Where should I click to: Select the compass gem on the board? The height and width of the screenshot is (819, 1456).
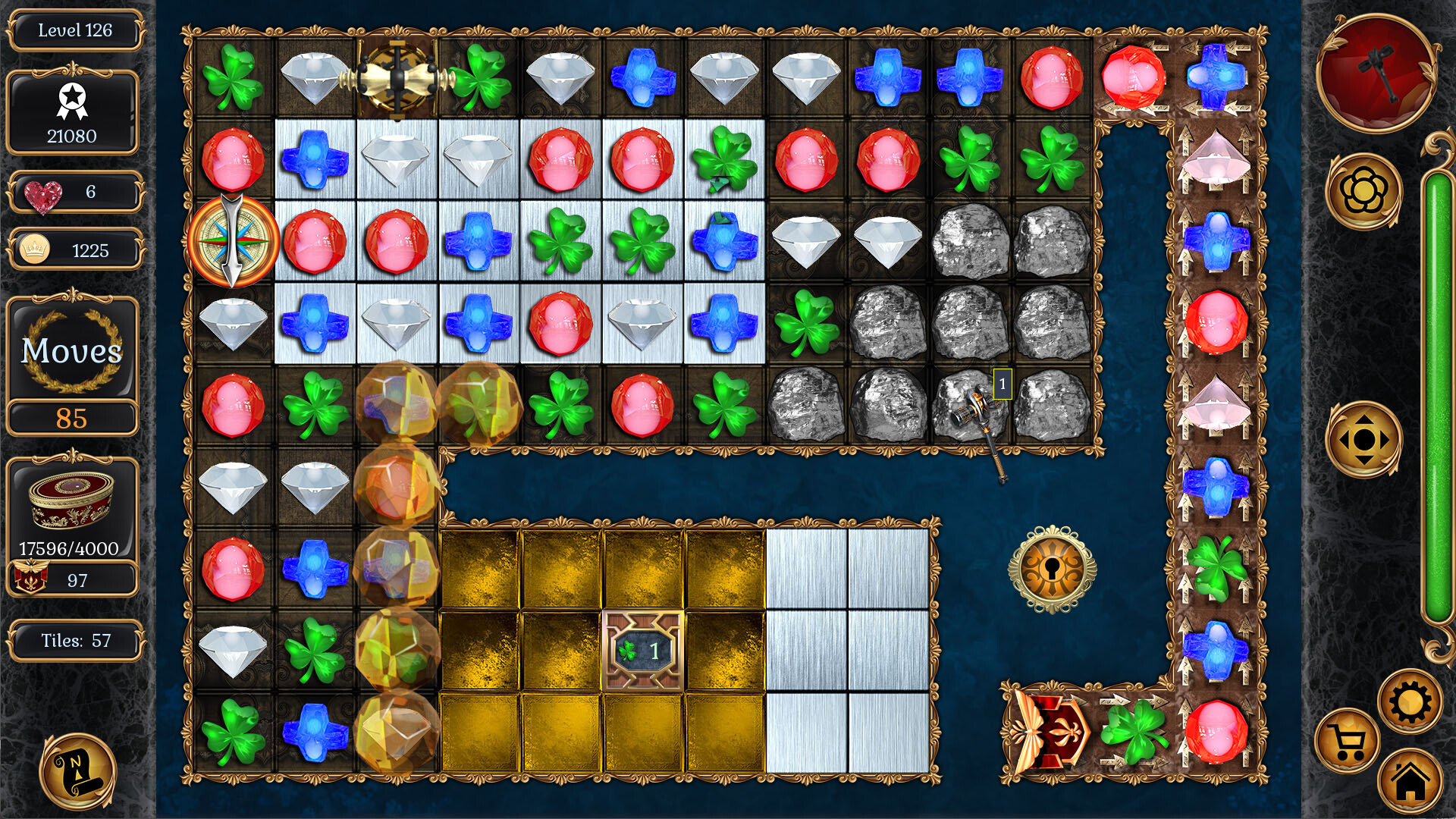tap(235, 241)
